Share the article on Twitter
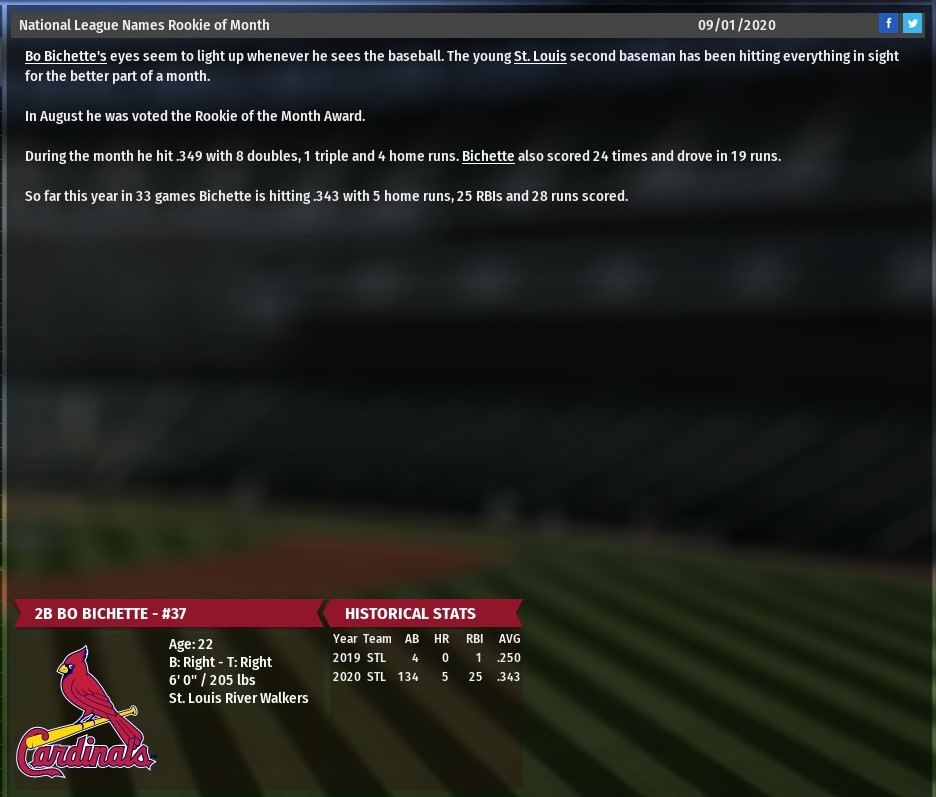This screenshot has height=797, width=936. [x=912, y=24]
